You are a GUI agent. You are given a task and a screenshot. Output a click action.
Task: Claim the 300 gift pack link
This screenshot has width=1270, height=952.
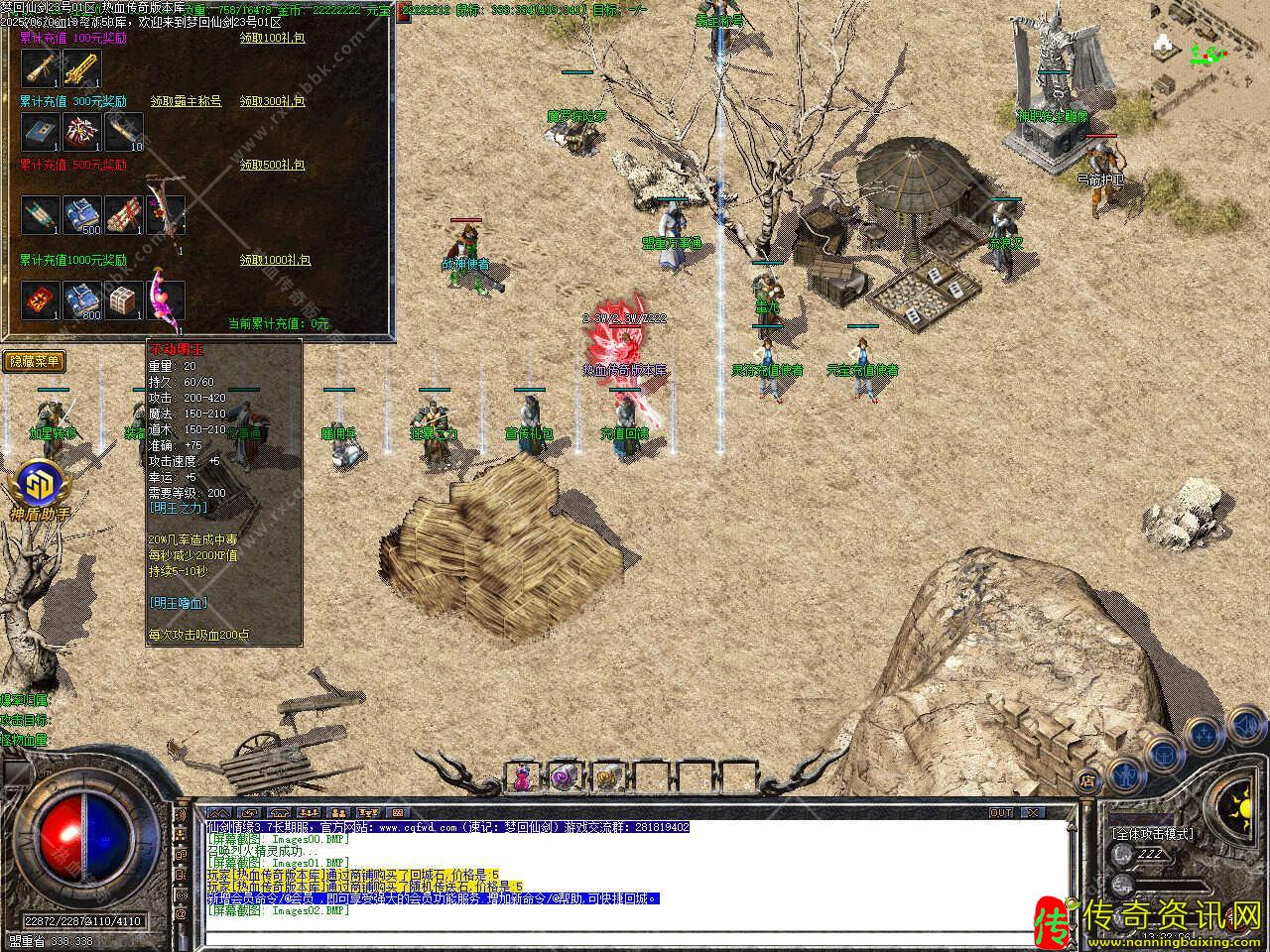(272, 101)
